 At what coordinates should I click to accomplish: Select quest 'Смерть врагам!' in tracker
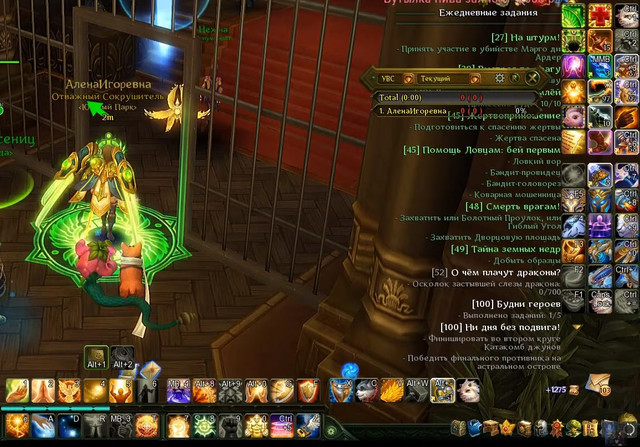coord(506,206)
